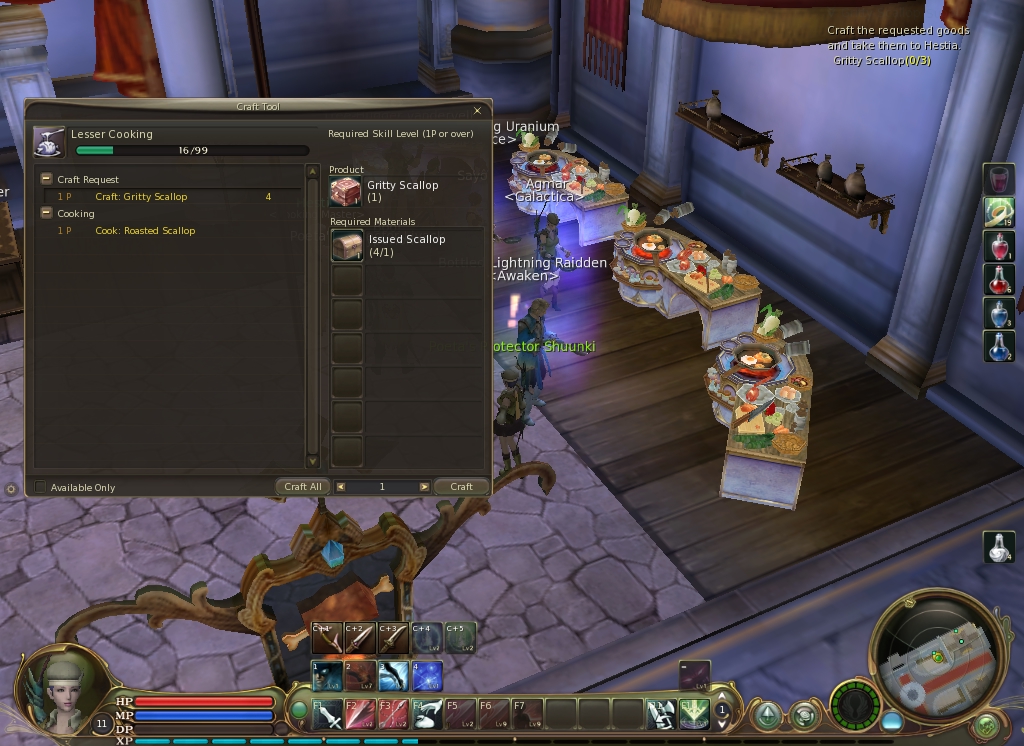Click the Issued Scallop material chest icon
The width and height of the screenshot is (1024, 746).
coord(347,246)
